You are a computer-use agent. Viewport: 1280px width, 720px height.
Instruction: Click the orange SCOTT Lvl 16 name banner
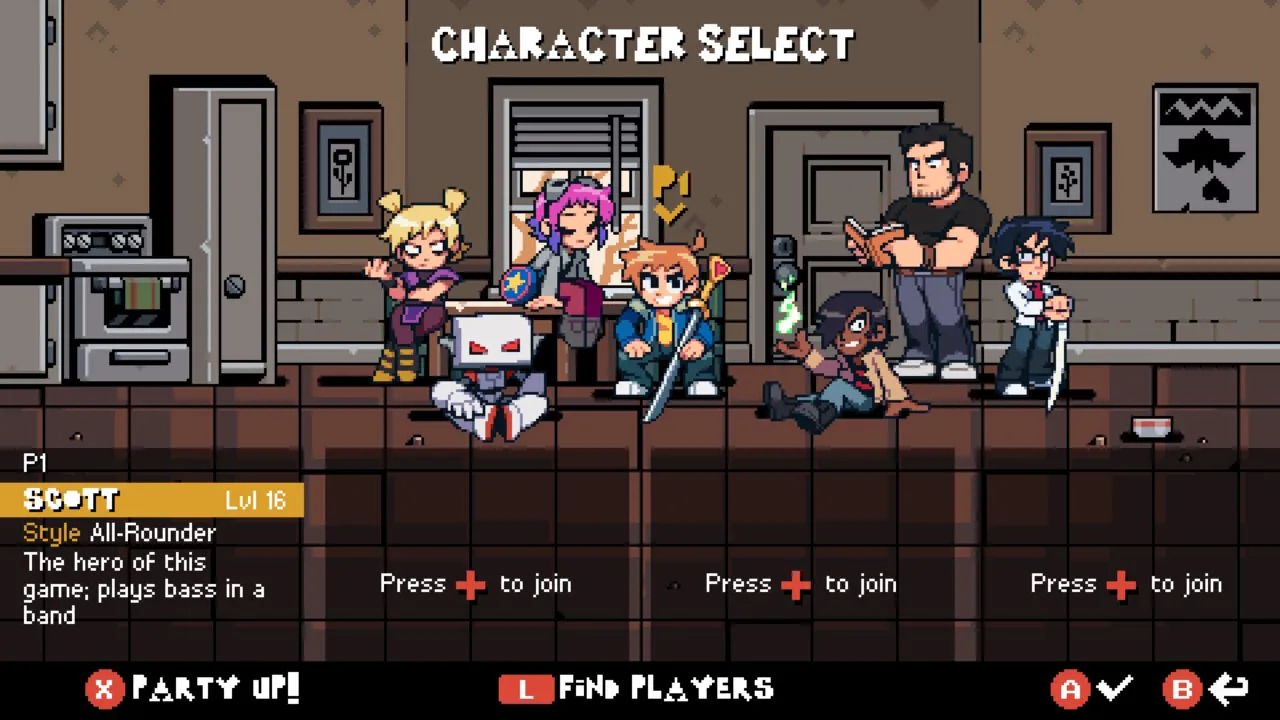point(150,500)
